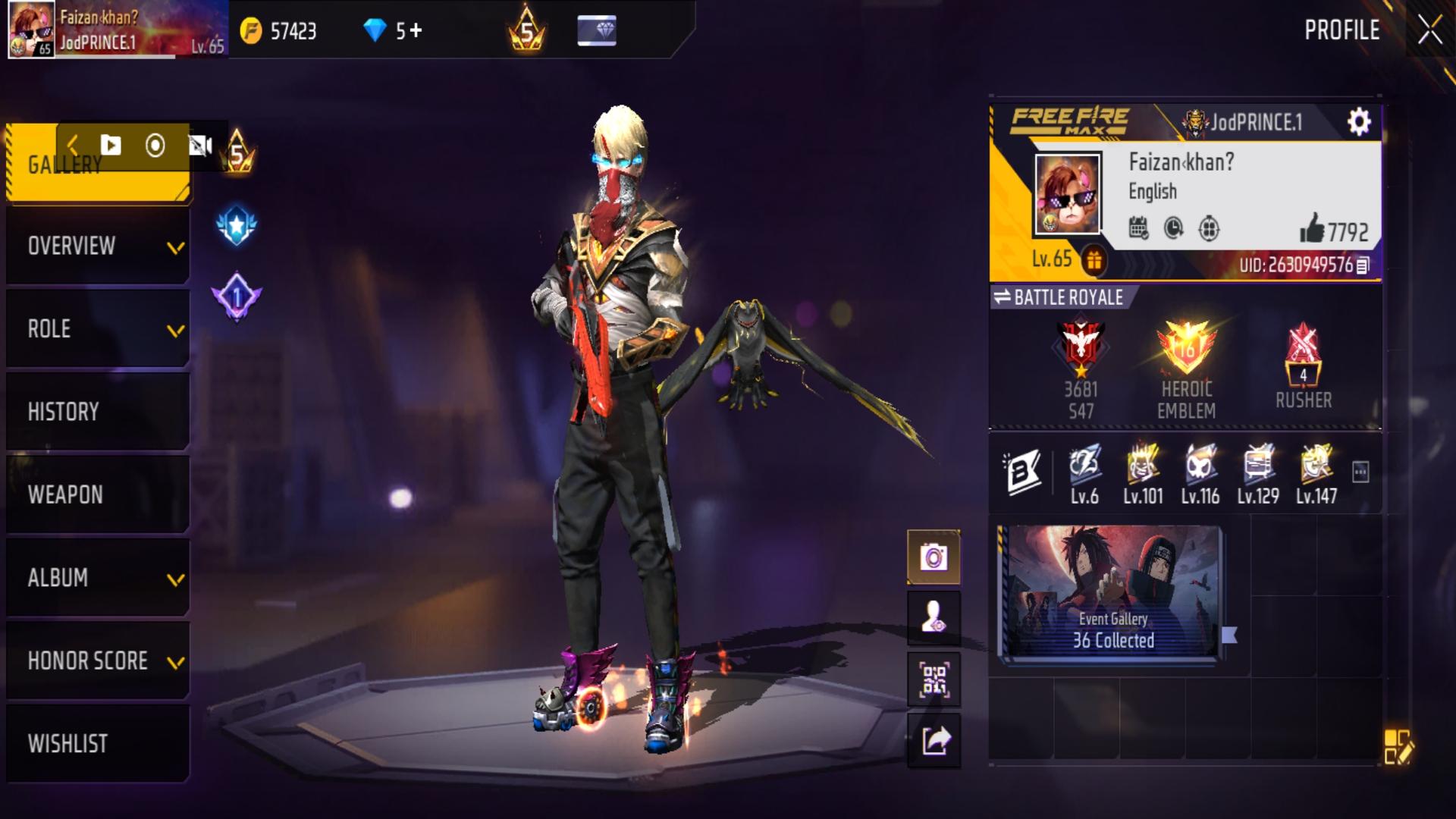
Task: Open profile settings gear icon
Action: coord(1358,122)
